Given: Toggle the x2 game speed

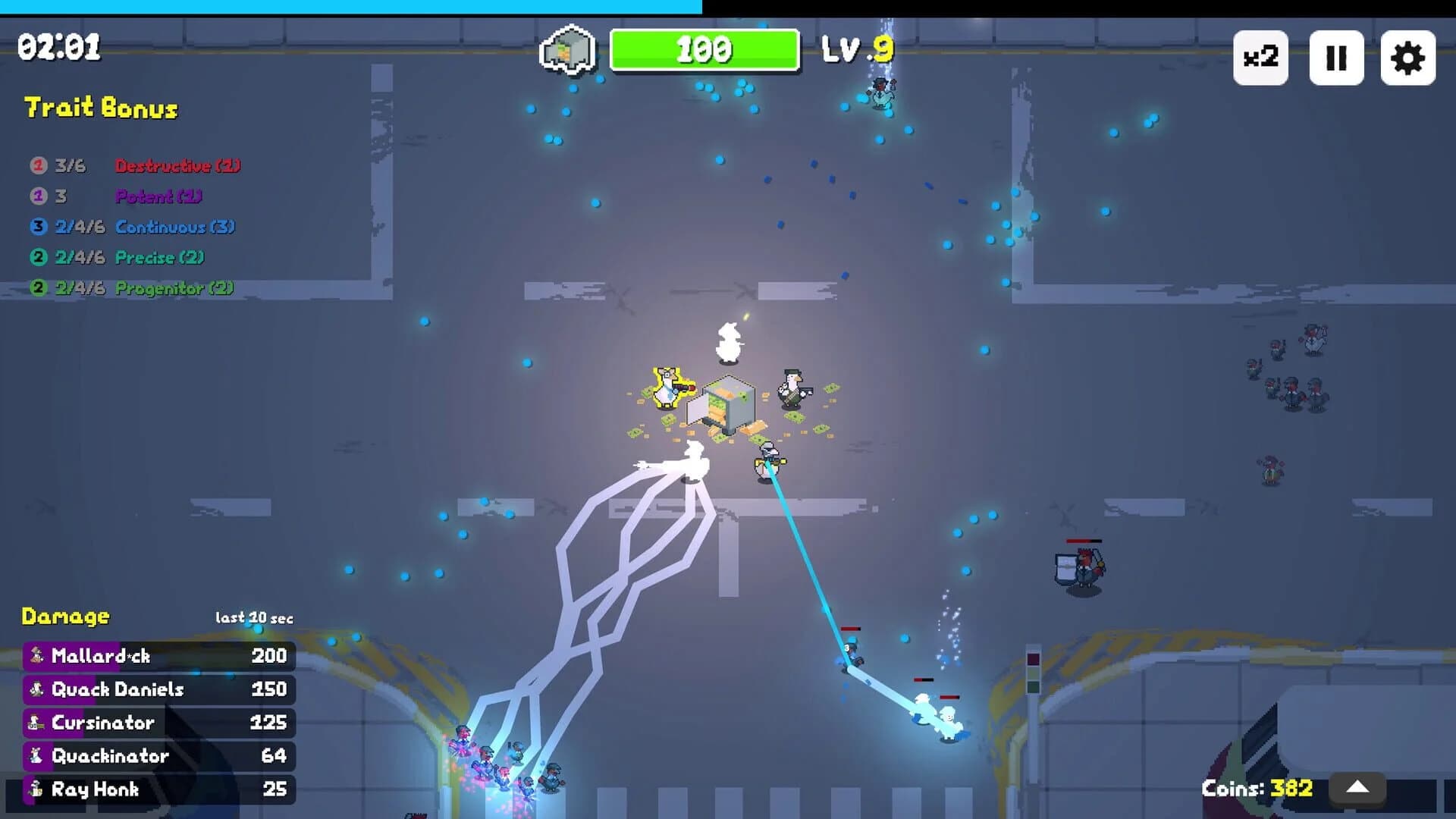Looking at the screenshot, I should click(1260, 57).
